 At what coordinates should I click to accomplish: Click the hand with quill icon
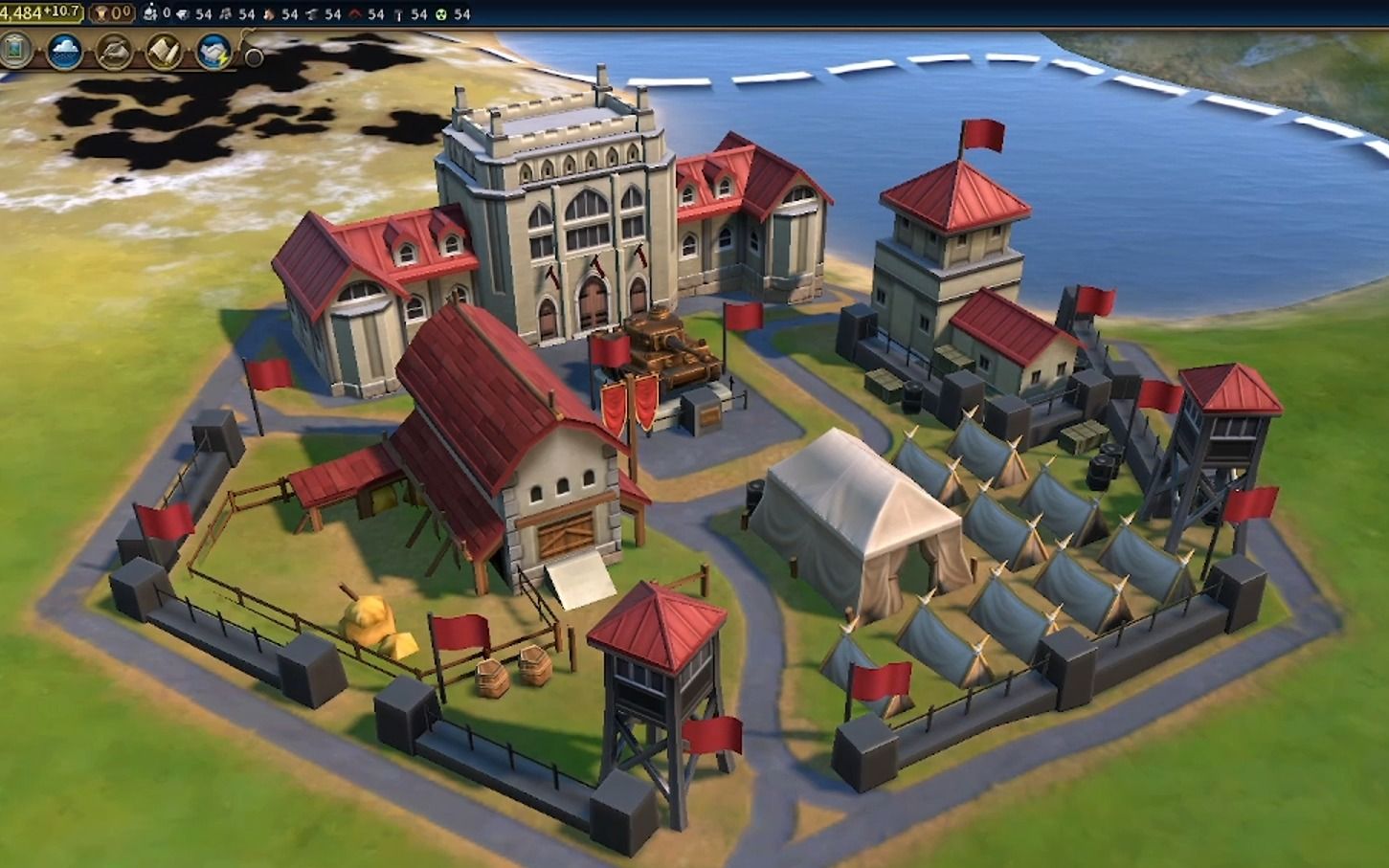pyautogui.click(x=114, y=52)
